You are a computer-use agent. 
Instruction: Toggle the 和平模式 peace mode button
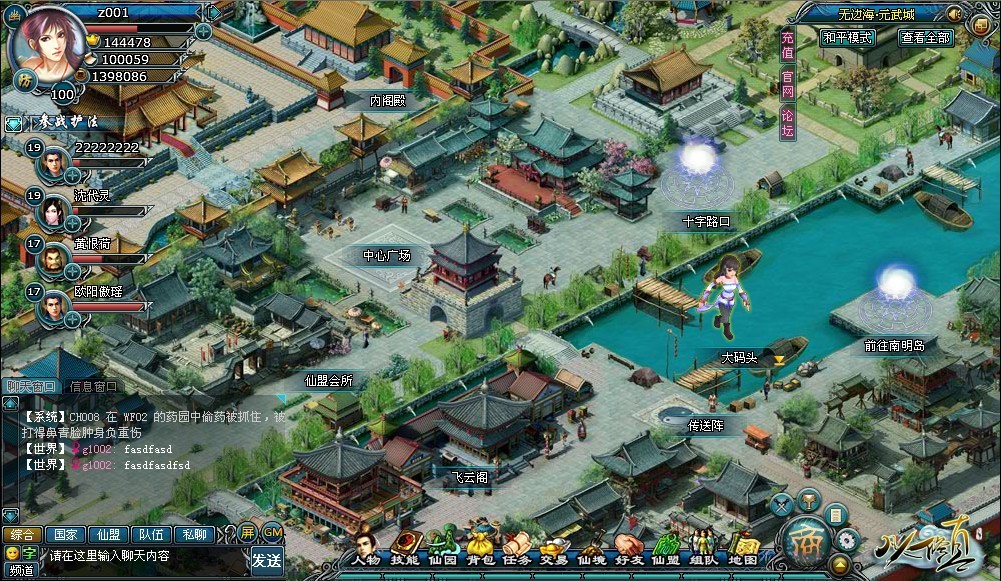coord(847,38)
